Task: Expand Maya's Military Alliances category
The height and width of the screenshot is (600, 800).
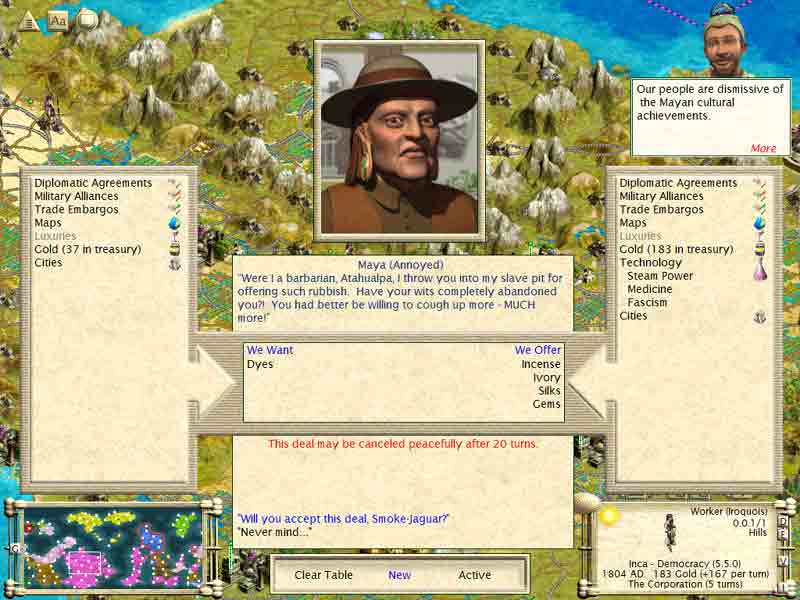Action: (76, 197)
